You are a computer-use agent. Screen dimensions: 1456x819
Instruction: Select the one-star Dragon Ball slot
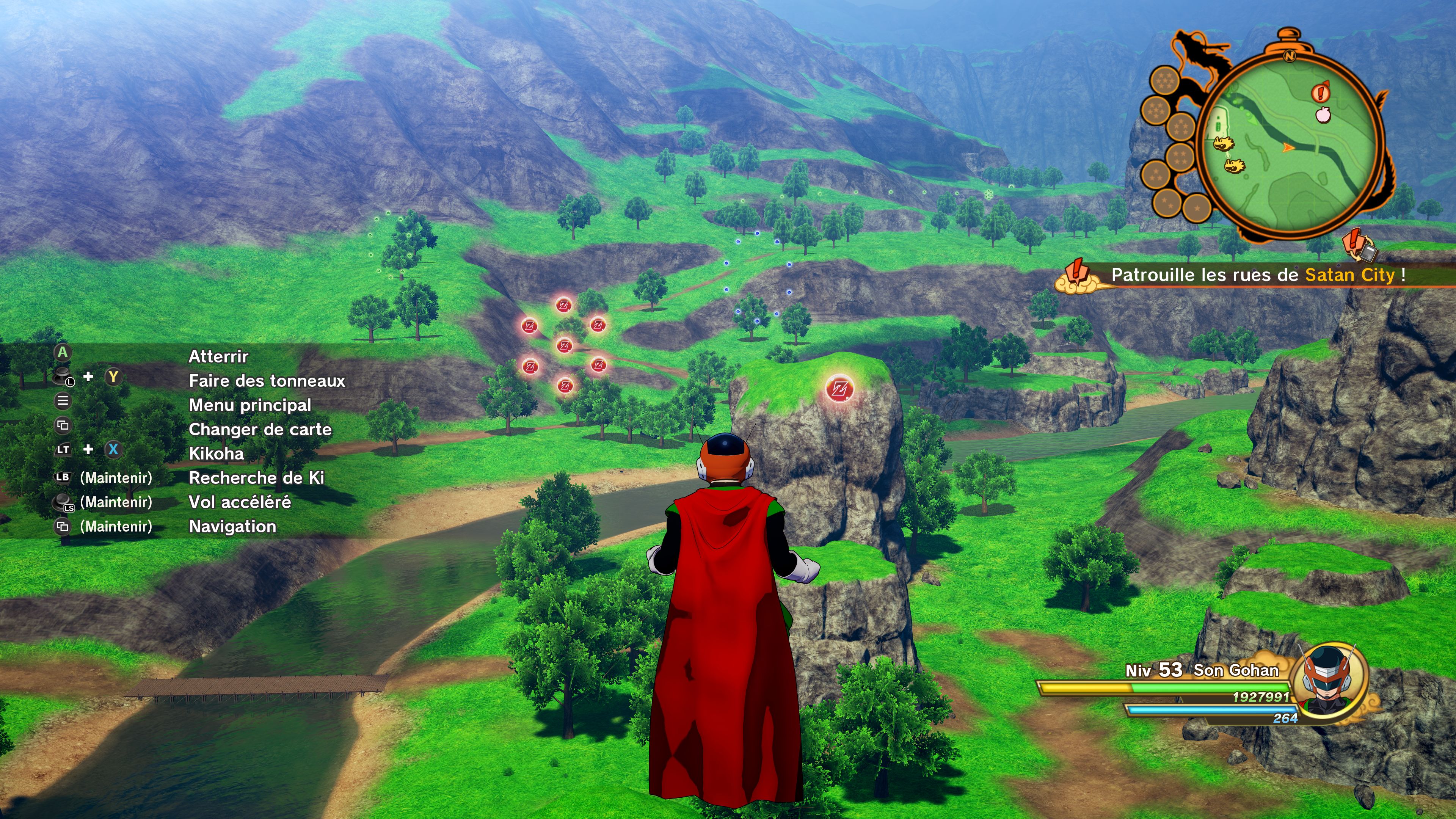(x=1197, y=208)
